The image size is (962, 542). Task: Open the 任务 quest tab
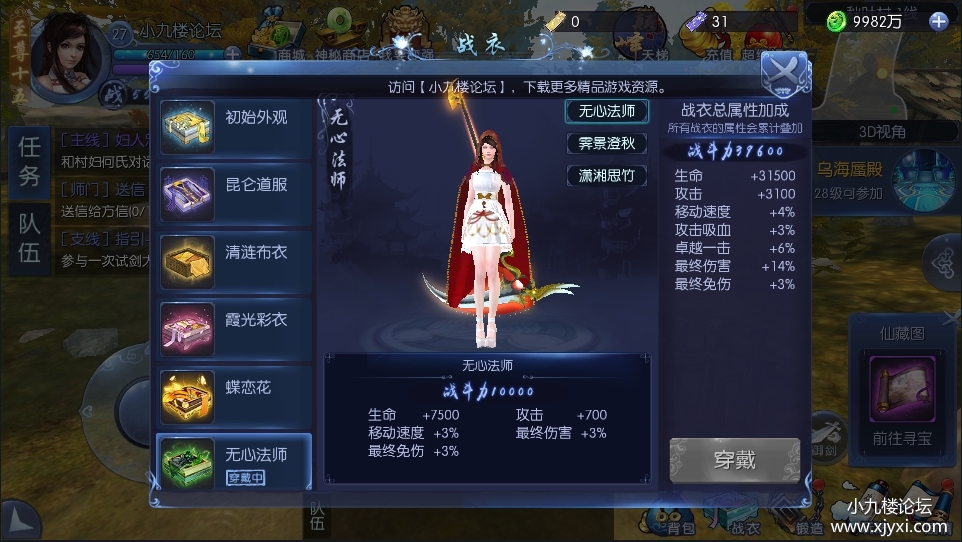pyautogui.click(x=30, y=162)
